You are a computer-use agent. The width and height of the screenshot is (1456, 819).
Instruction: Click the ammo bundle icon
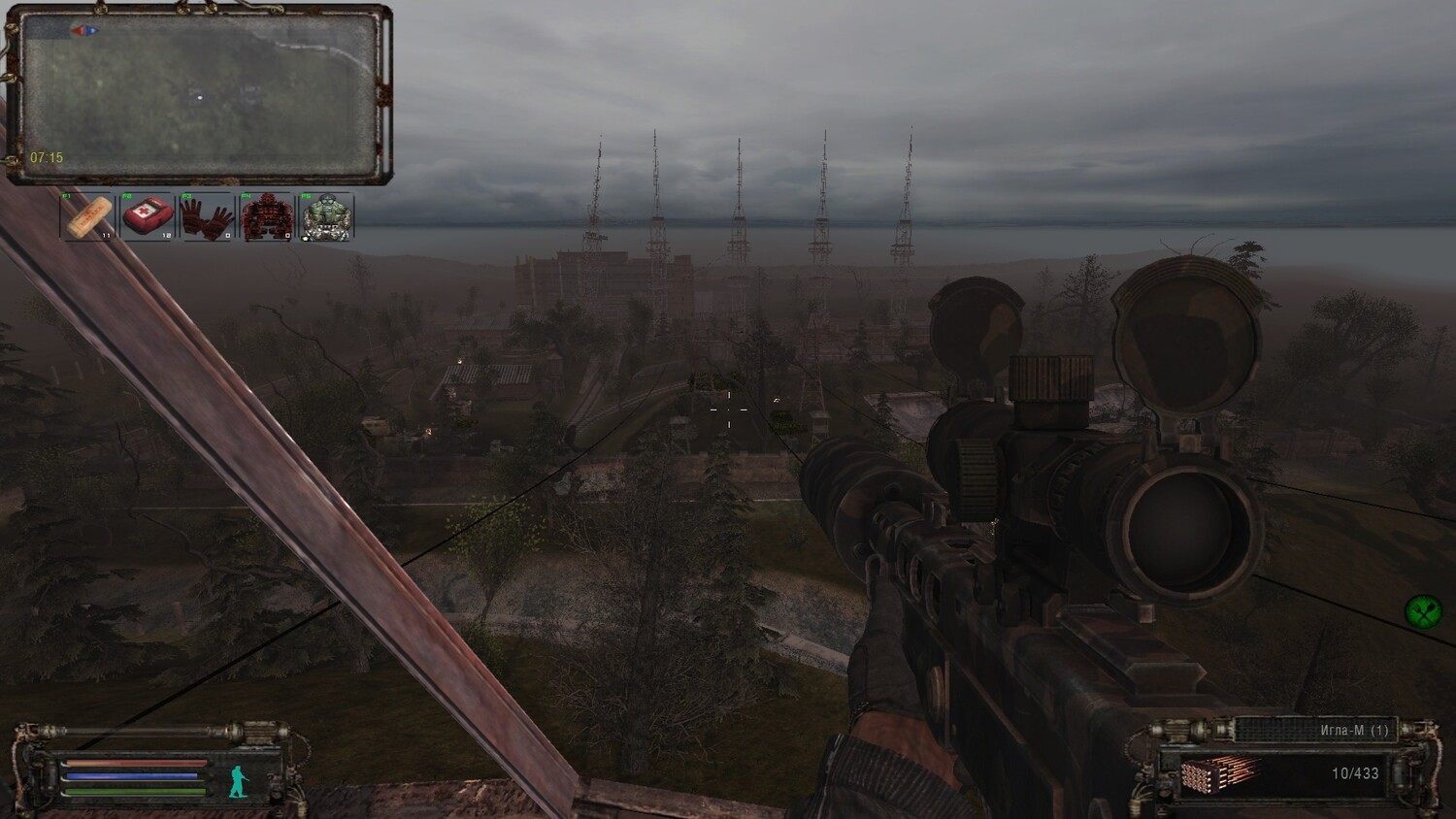(x=1219, y=775)
